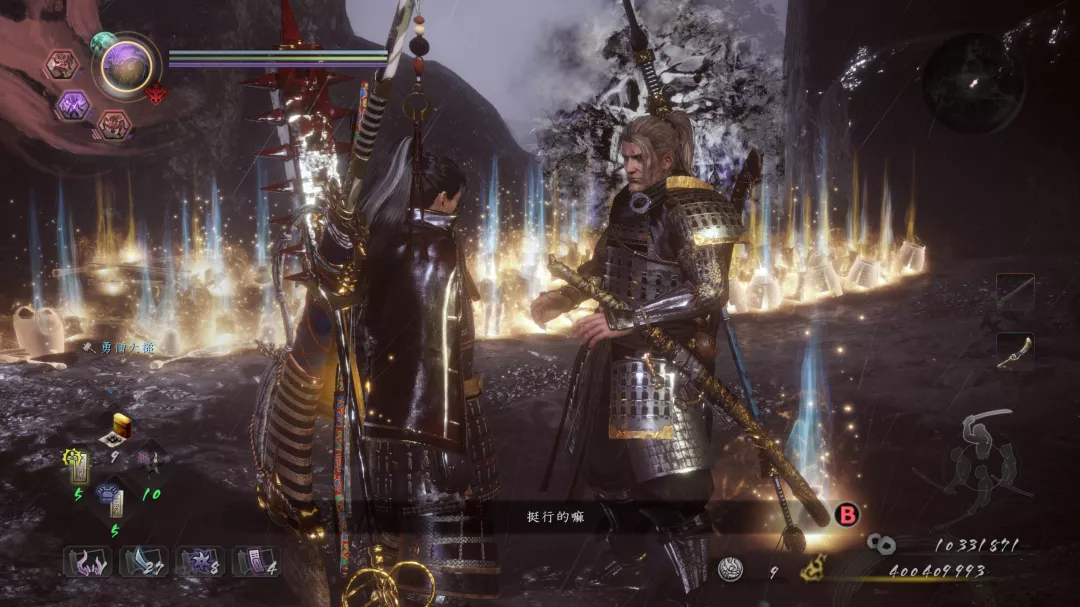Select the hand cannon weapon slot

pos(1015,351)
